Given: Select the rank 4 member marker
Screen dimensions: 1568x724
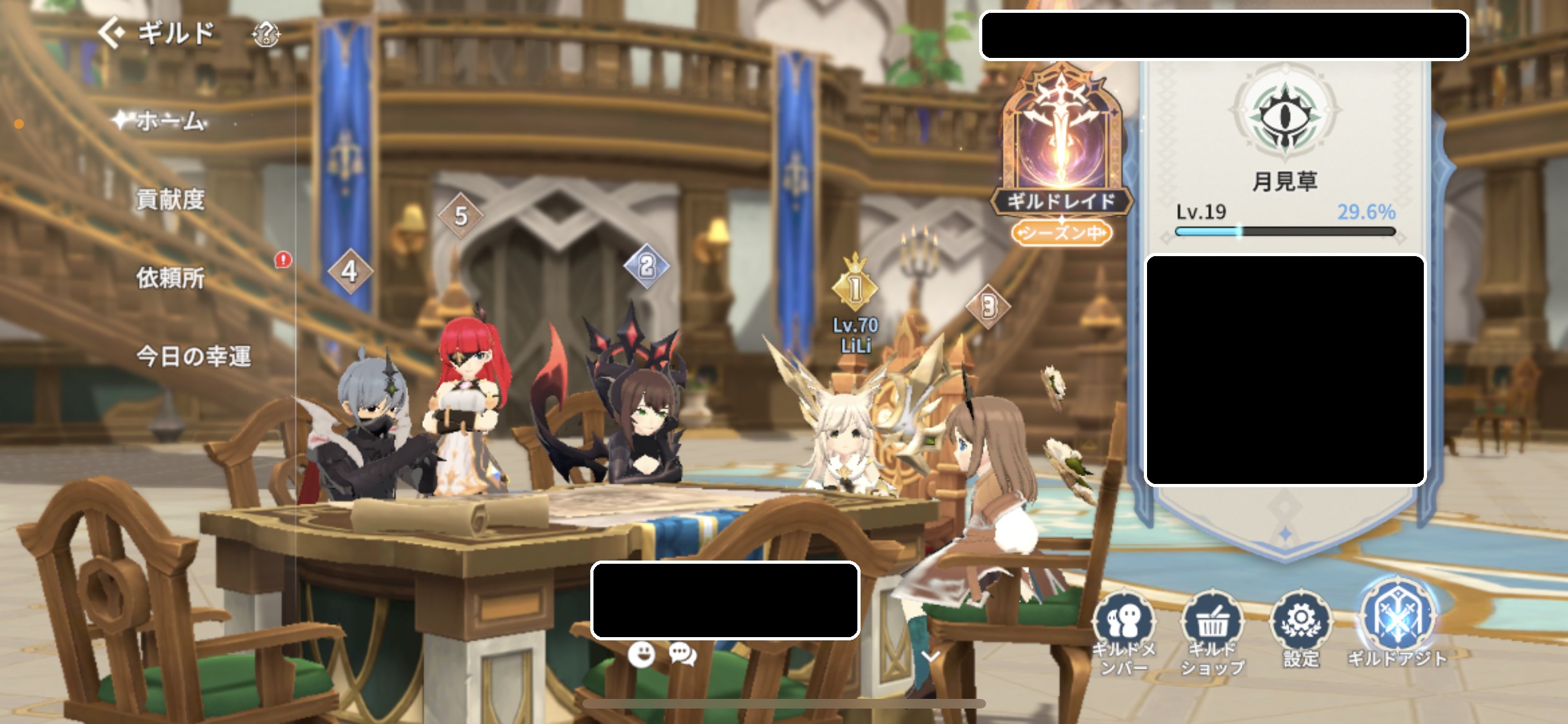Looking at the screenshot, I should [x=350, y=272].
